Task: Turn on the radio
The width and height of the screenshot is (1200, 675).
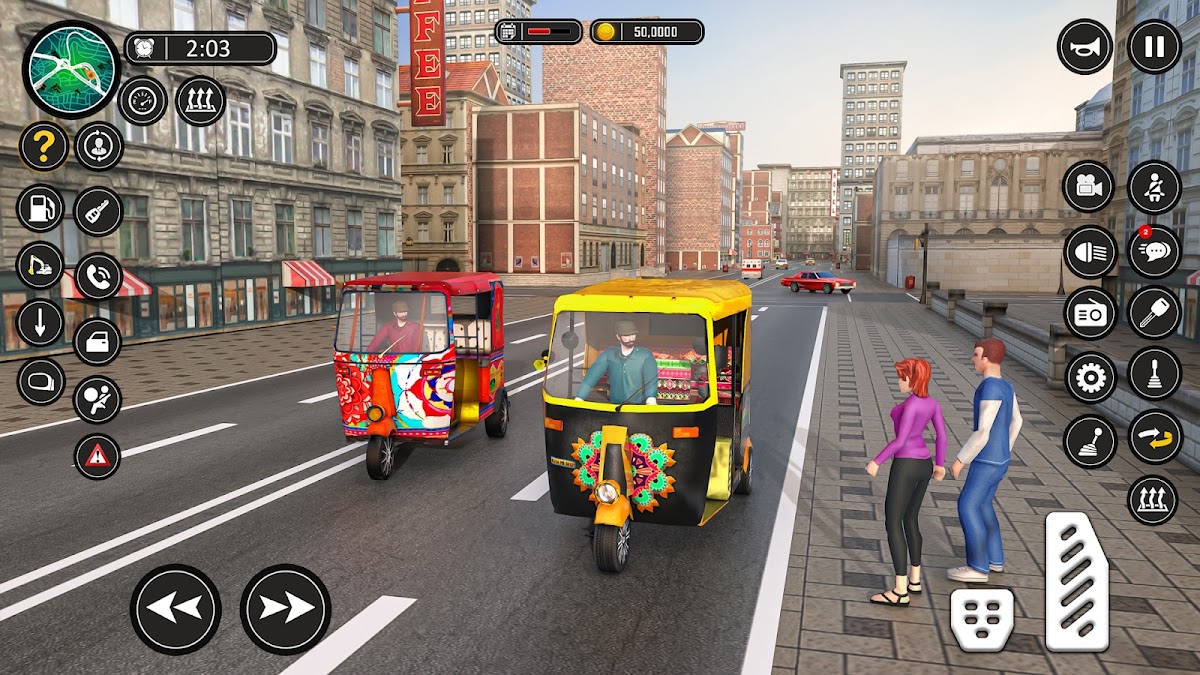Action: coord(1089,314)
